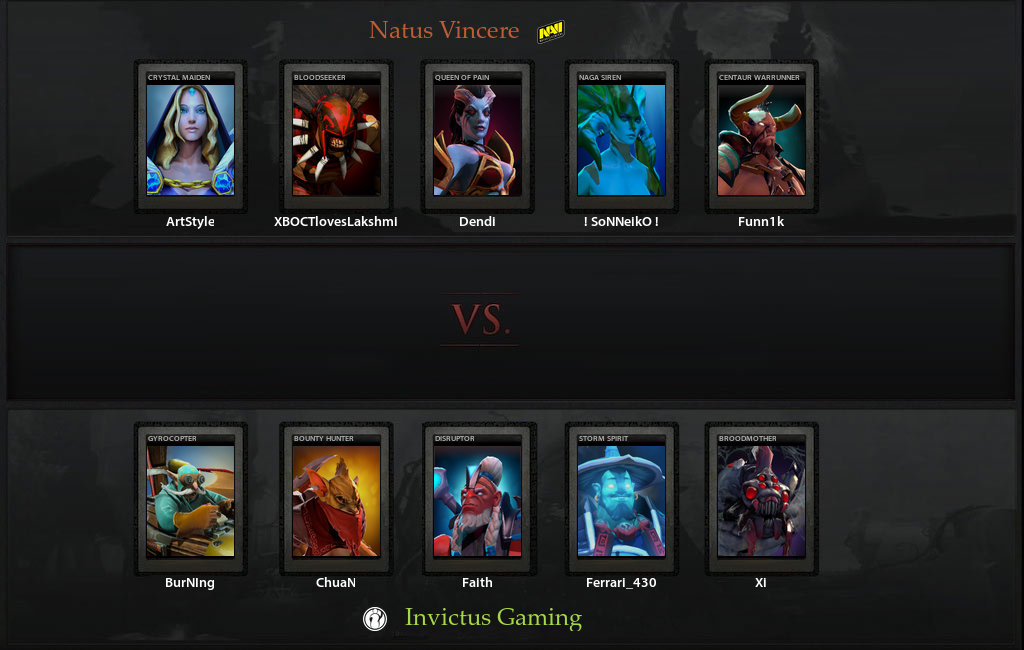This screenshot has width=1024, height=650.
Task: Click player name XBOCTlovesLakshmi
Action: (336, 222)
